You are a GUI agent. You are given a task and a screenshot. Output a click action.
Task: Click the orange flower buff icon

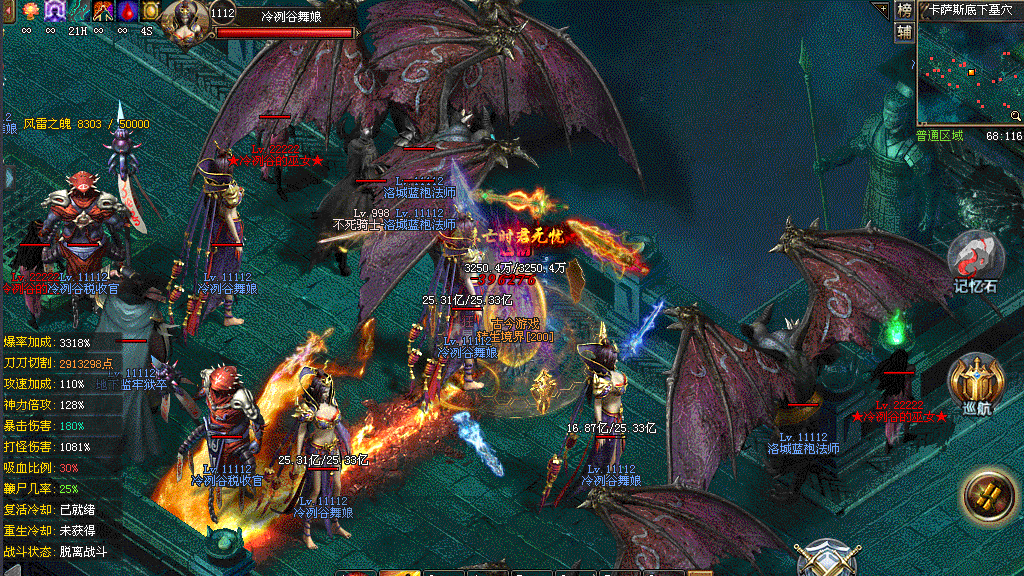click(x=29, y=11)
